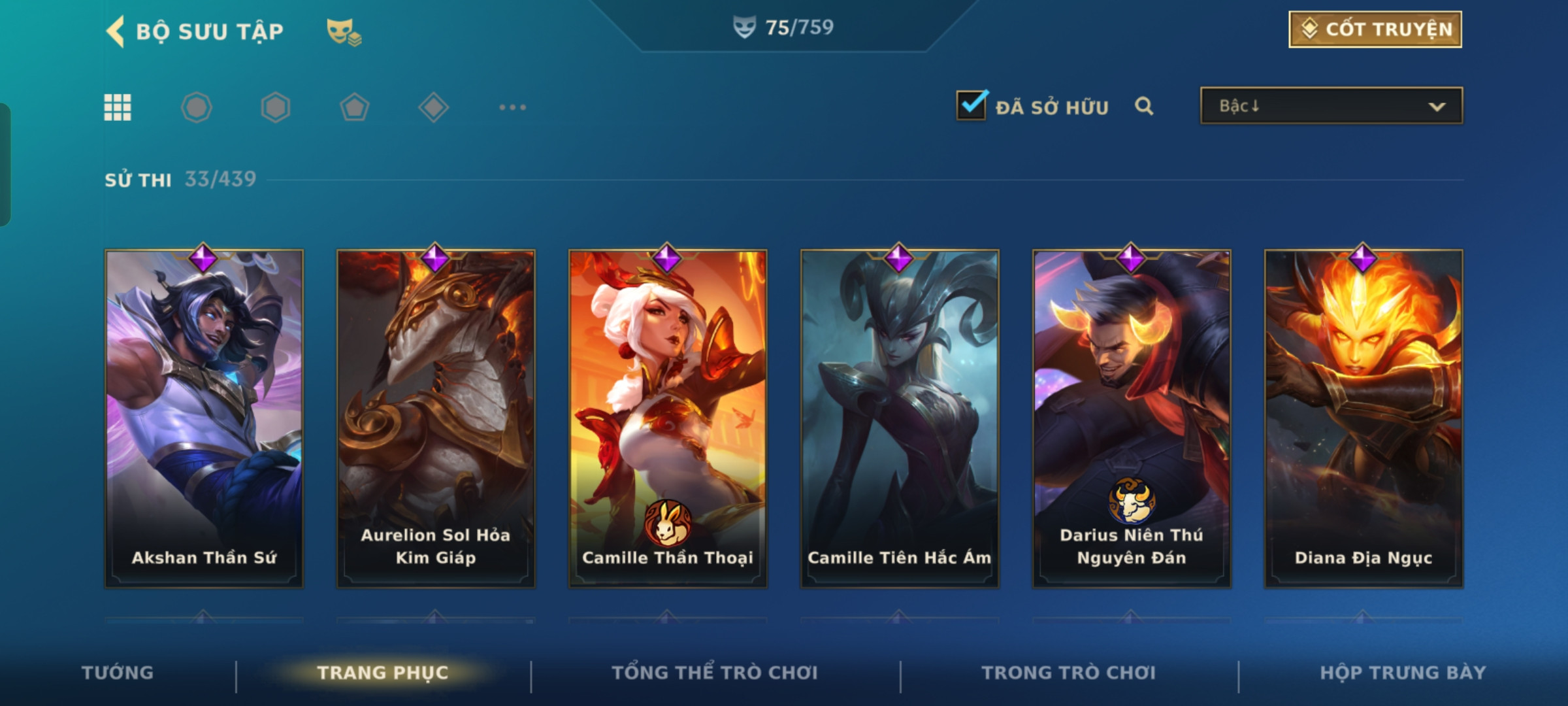Go to the Hộp Trưng Bày tab
This screenshot has height=706, width=1568.
click(1403, 673)
